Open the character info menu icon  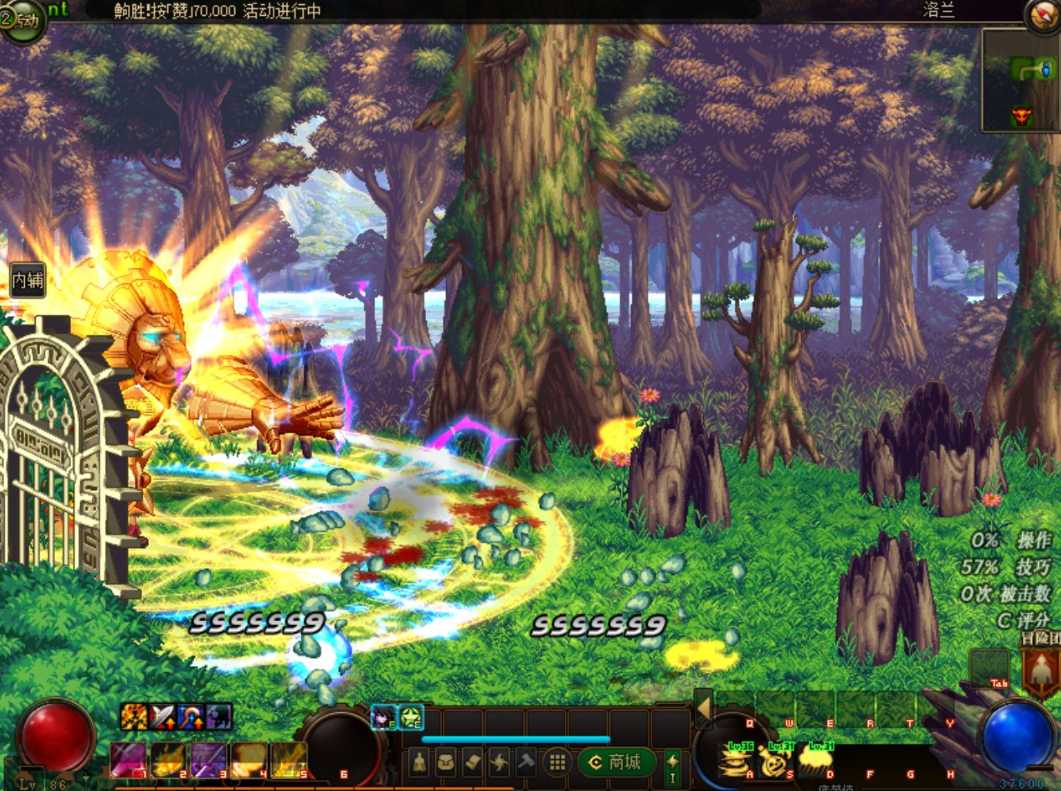pyautogui.click(x=421, y=763)
